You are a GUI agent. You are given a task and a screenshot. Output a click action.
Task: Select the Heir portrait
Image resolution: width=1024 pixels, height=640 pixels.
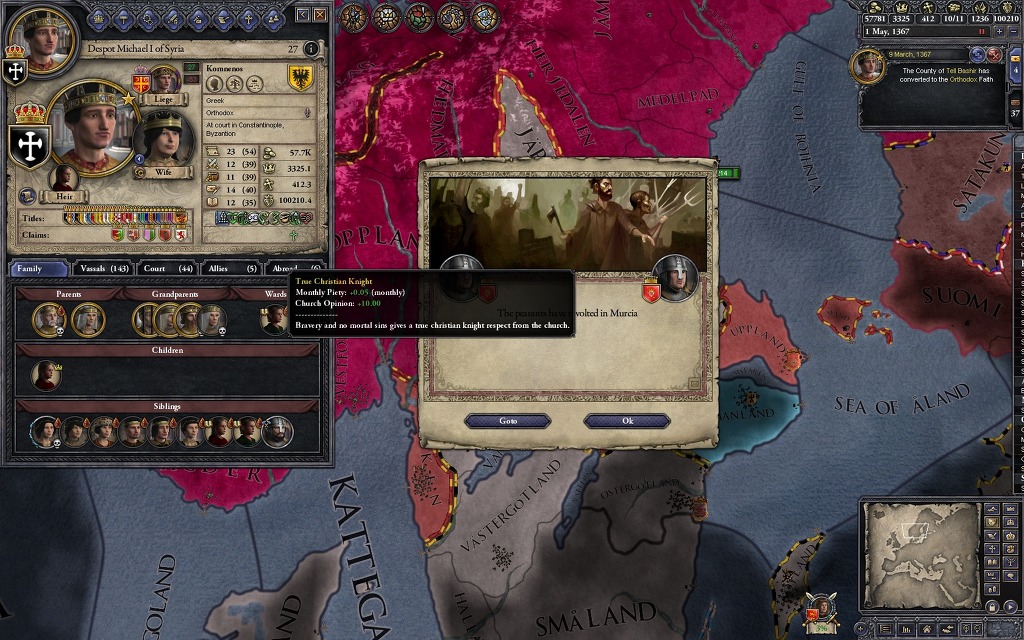pyautogui.click(x=64, y=180)
